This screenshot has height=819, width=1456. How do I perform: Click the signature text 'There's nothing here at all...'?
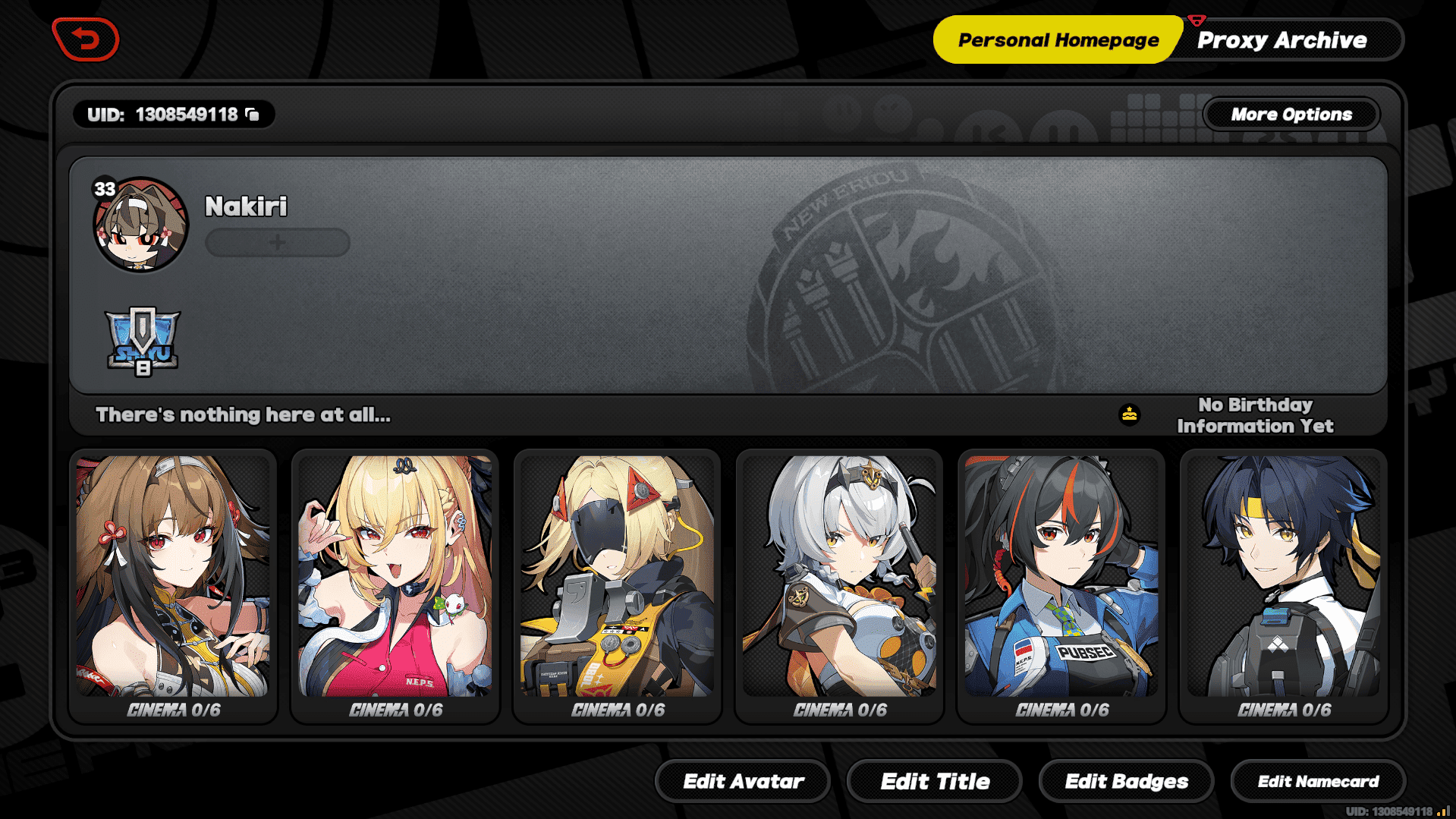[x=241, y=414]
